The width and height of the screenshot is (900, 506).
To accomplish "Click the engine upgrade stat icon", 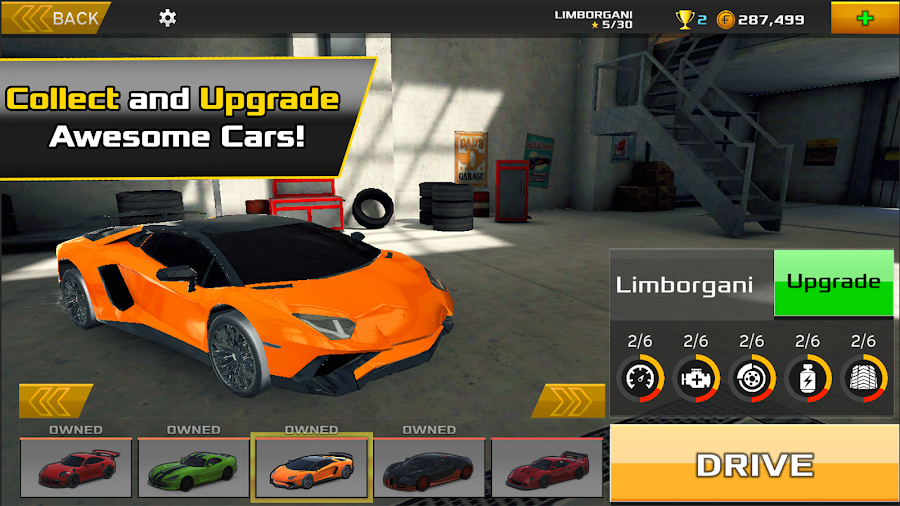I will [696, 380].
